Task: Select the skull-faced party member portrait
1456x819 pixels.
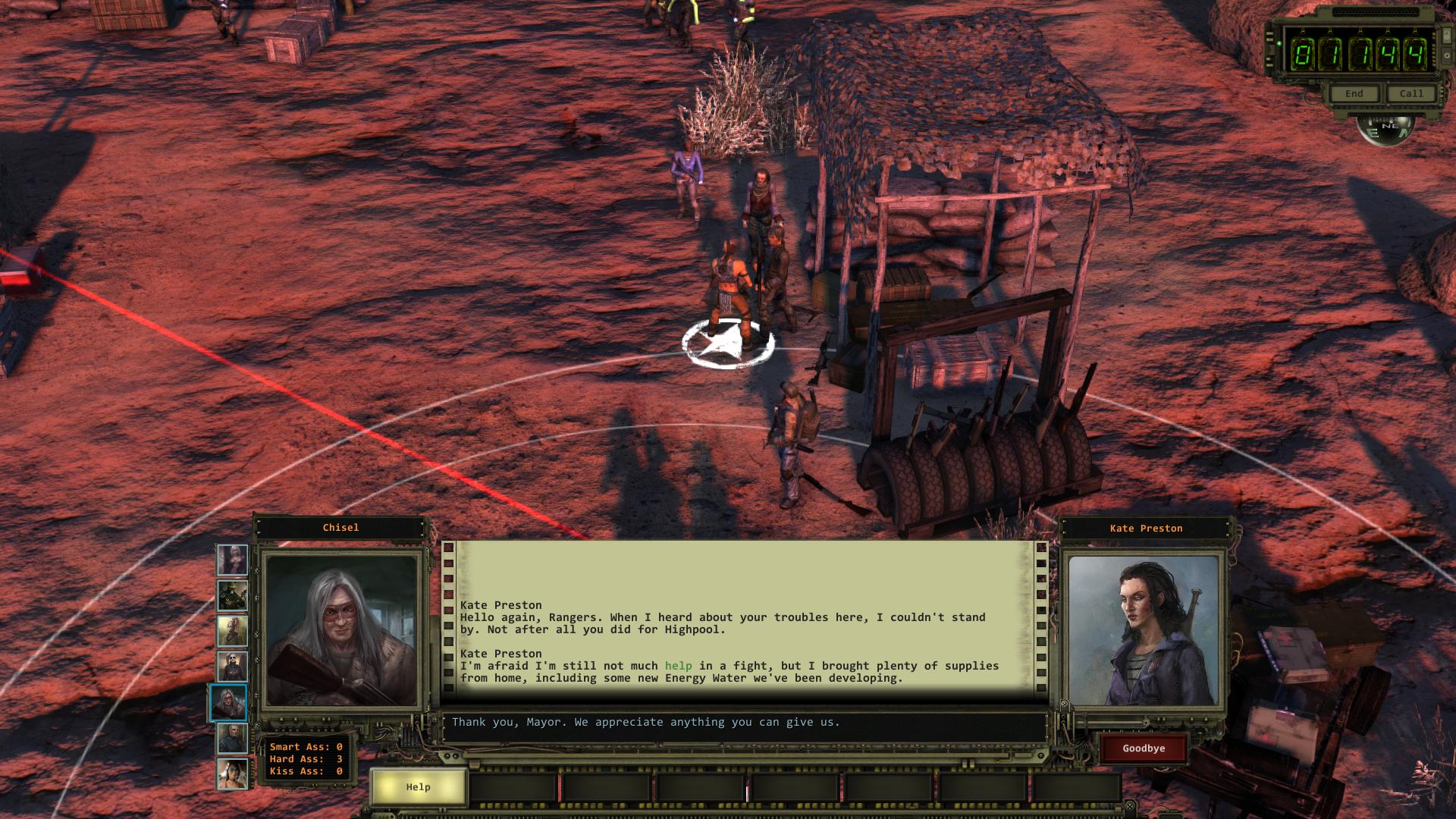Action: [x=232, y=667]
